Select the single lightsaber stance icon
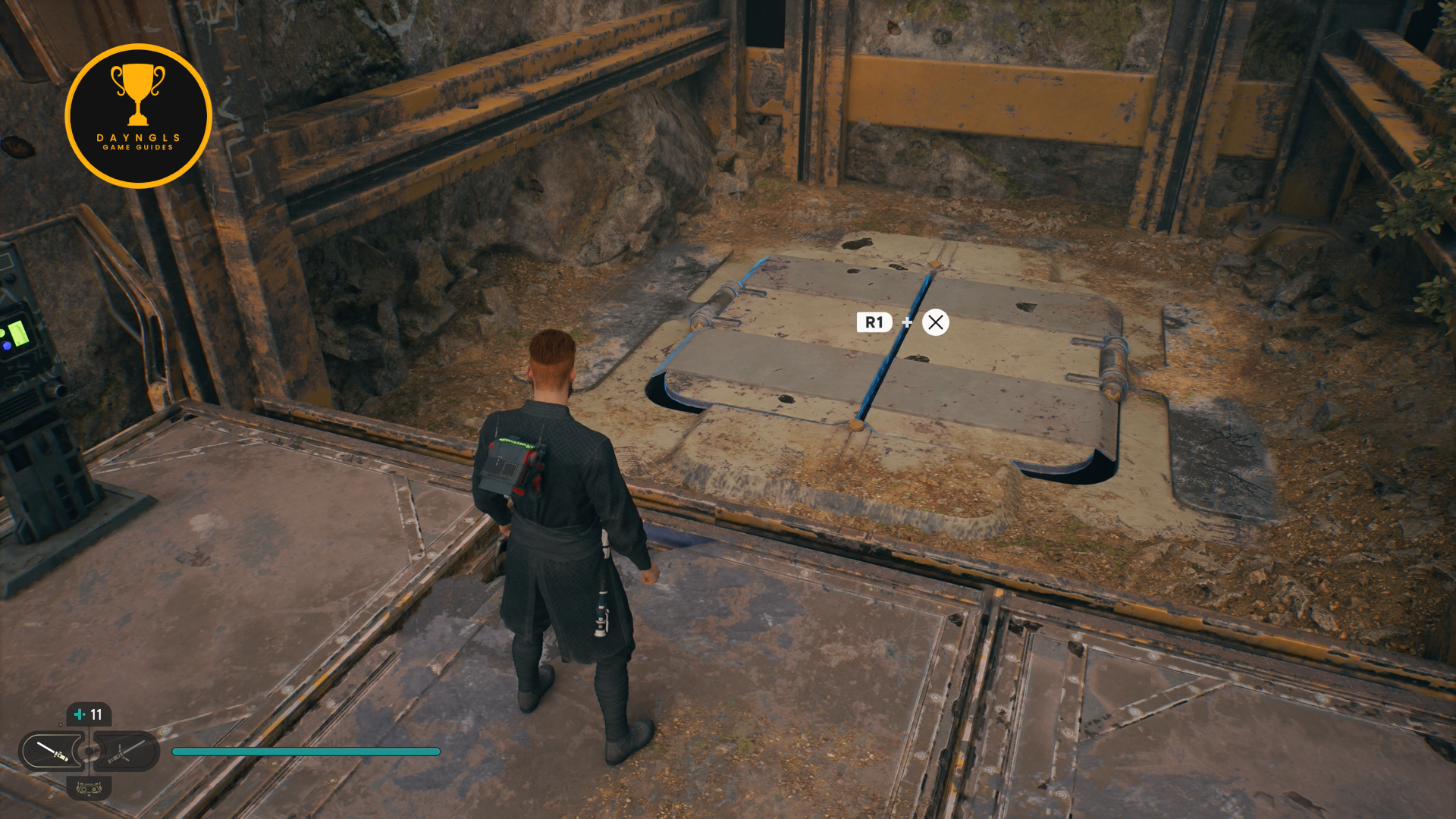This screenshot has width=1456, height=819. tap(52, 751)
